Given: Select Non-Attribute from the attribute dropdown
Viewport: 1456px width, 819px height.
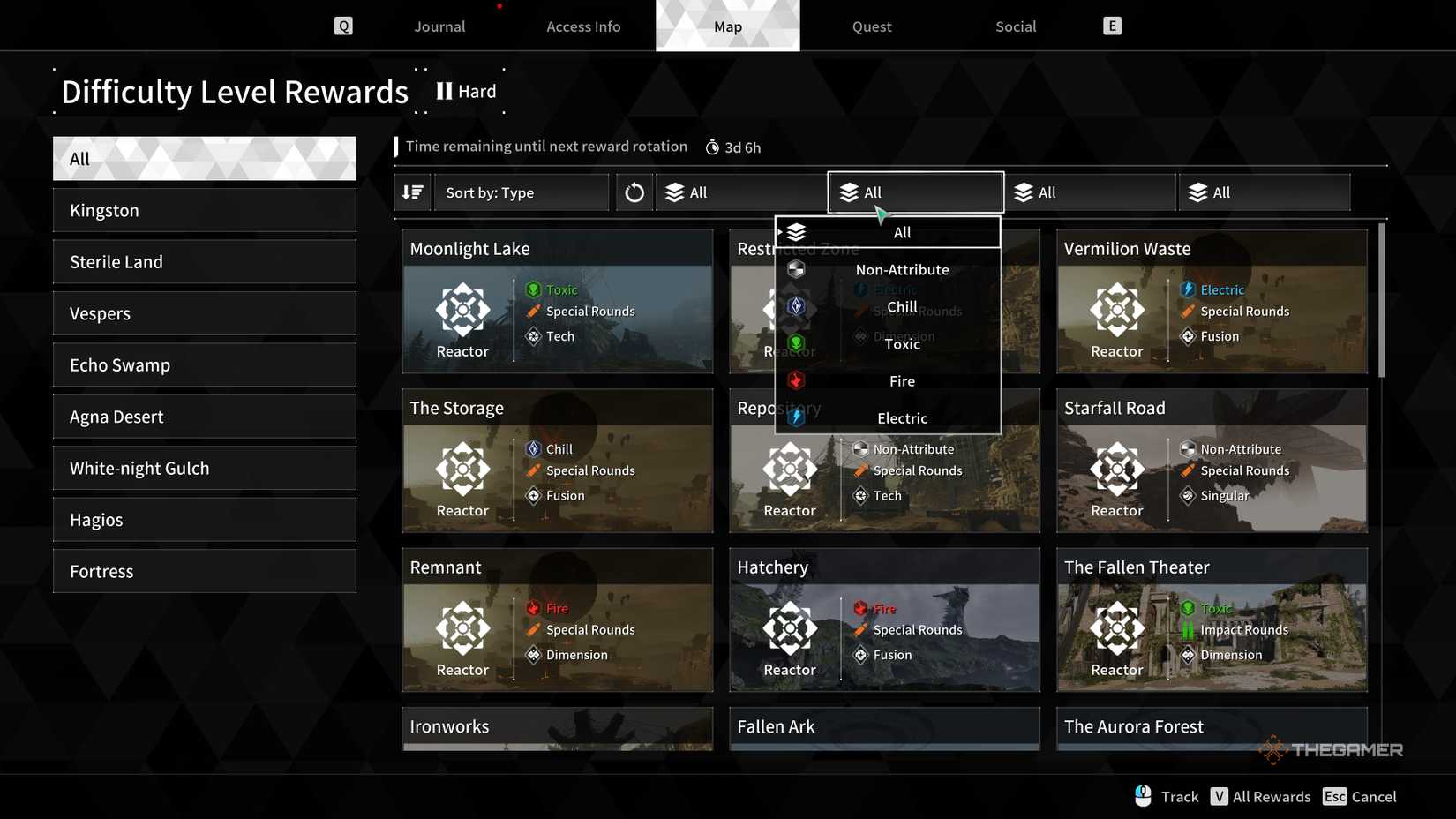Looking at the screenshot, I should click(902, 269).
